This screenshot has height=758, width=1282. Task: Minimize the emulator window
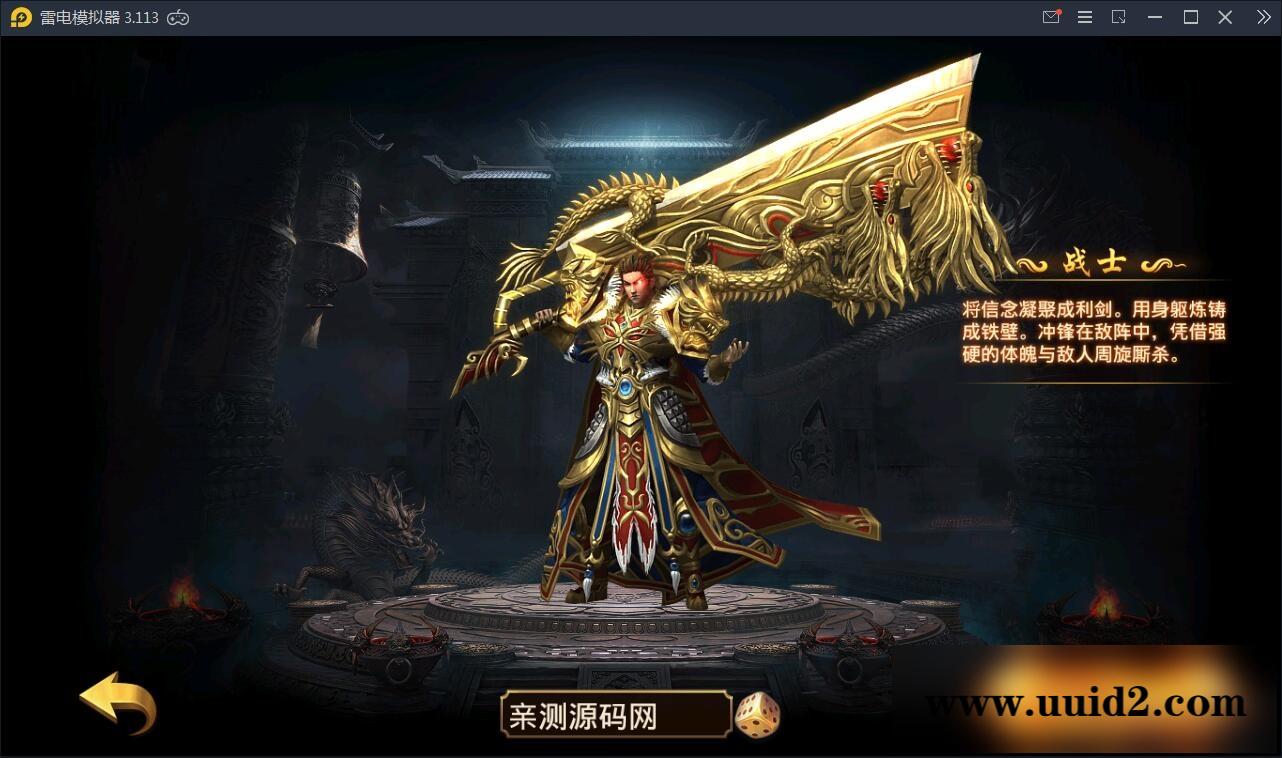click(x=1154, y=17)
